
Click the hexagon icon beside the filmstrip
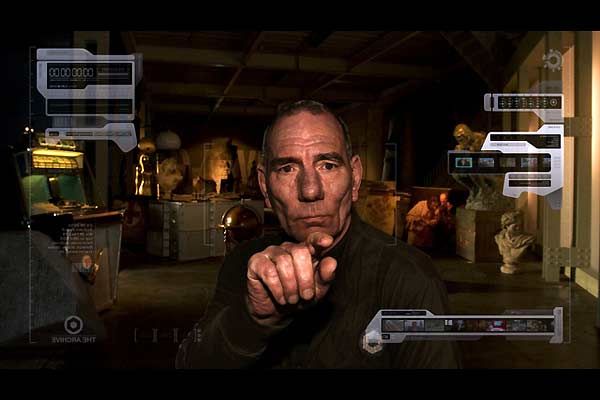pyautogui.click(x=373, y=340)
